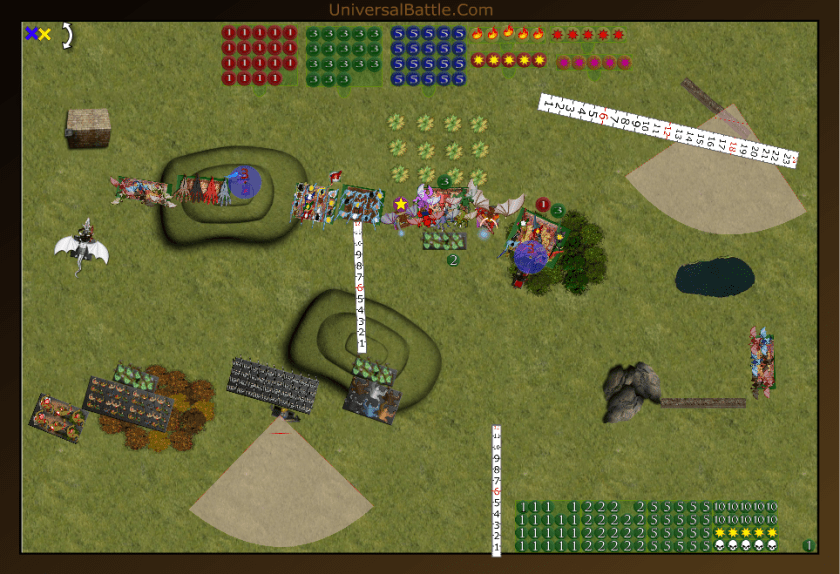Click the blue X icon
This screenshot has height=574, width=840.
tap(31, 34)
